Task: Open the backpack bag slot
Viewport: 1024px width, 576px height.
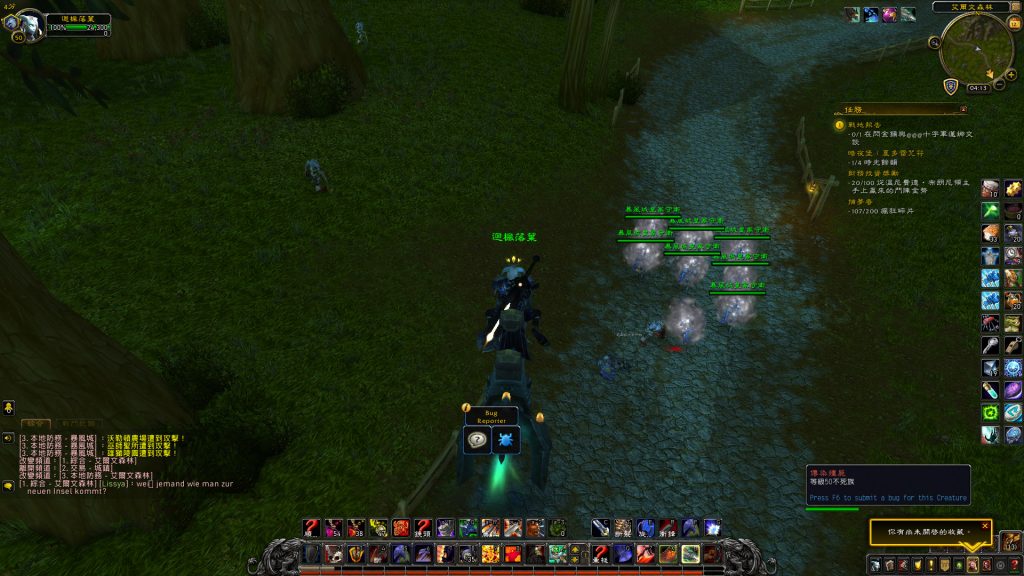Action: click(1011, 543)
